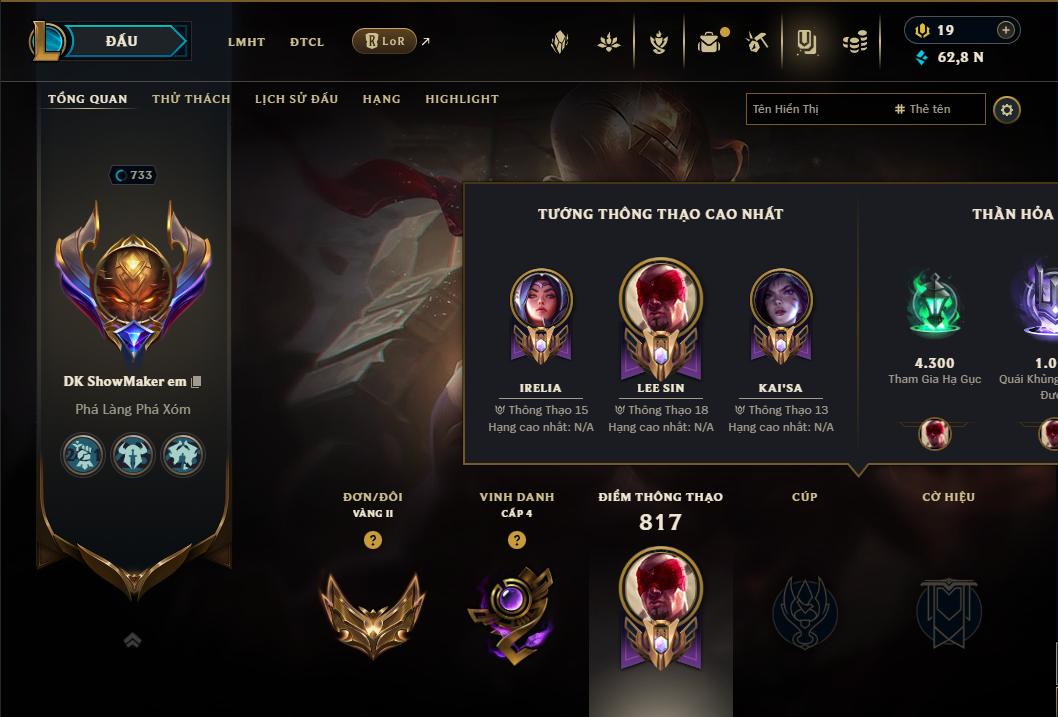The width and height of the screenshot is (1058, 717).
Task: Click the plus button to buy RP
Action: pos(1006,30)
